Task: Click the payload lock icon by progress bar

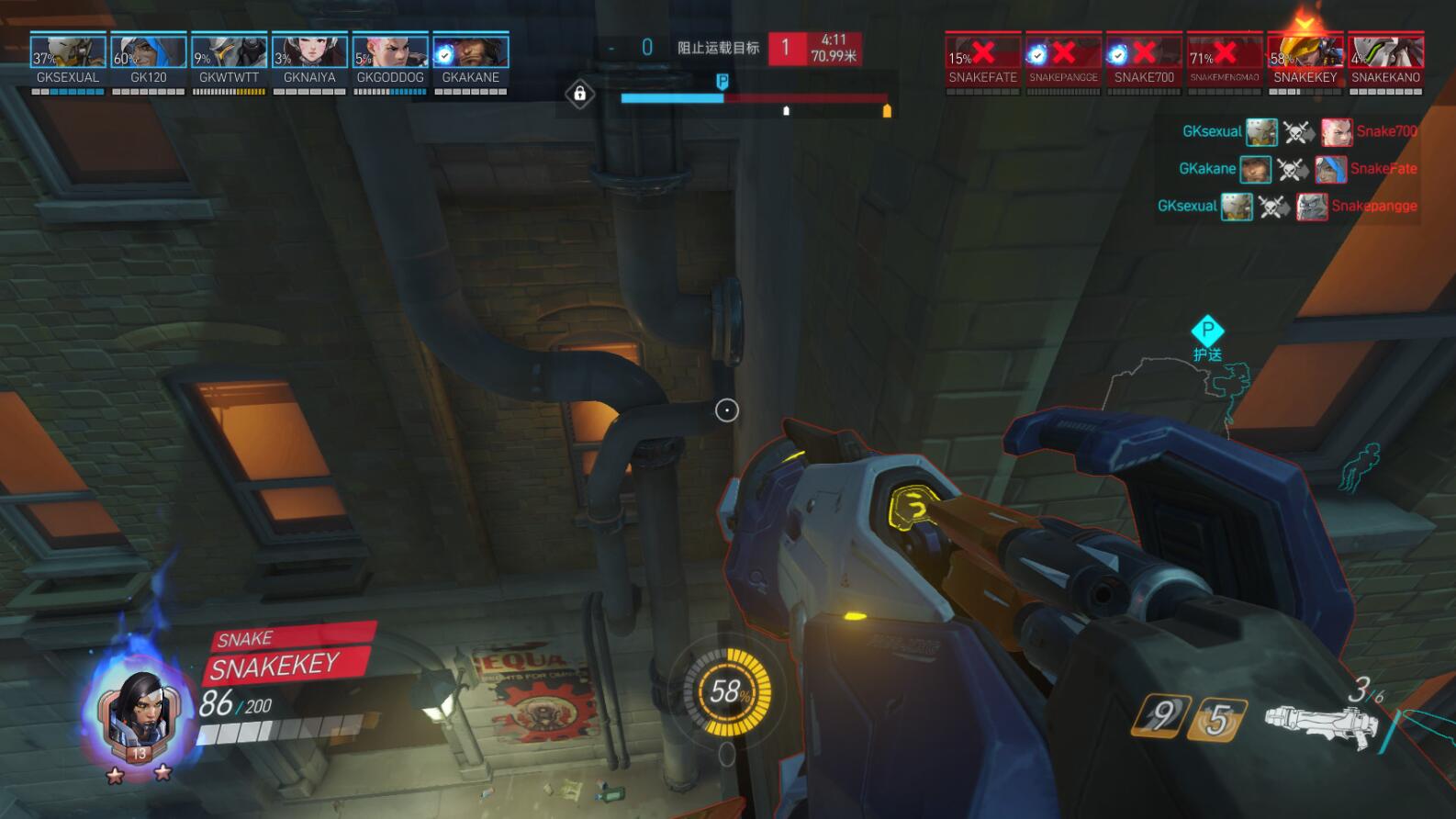Action: [579, 94]
